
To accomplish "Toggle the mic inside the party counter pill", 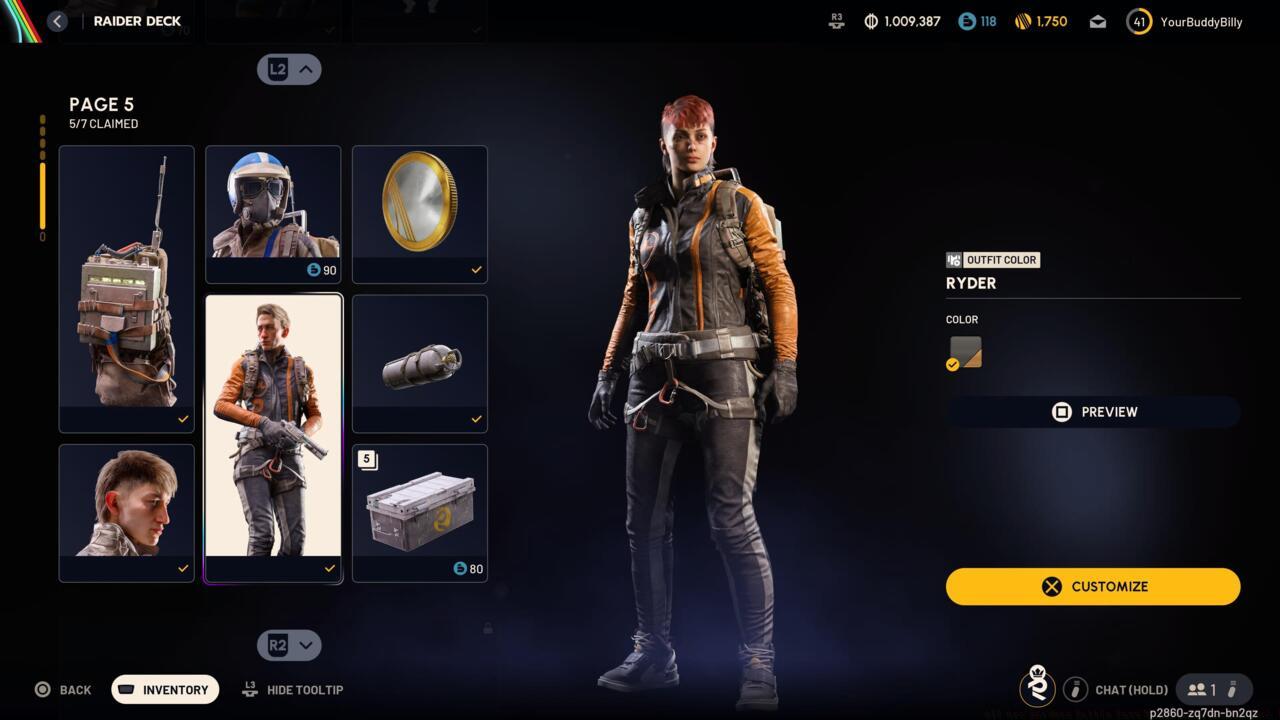I will [1232, 689].
